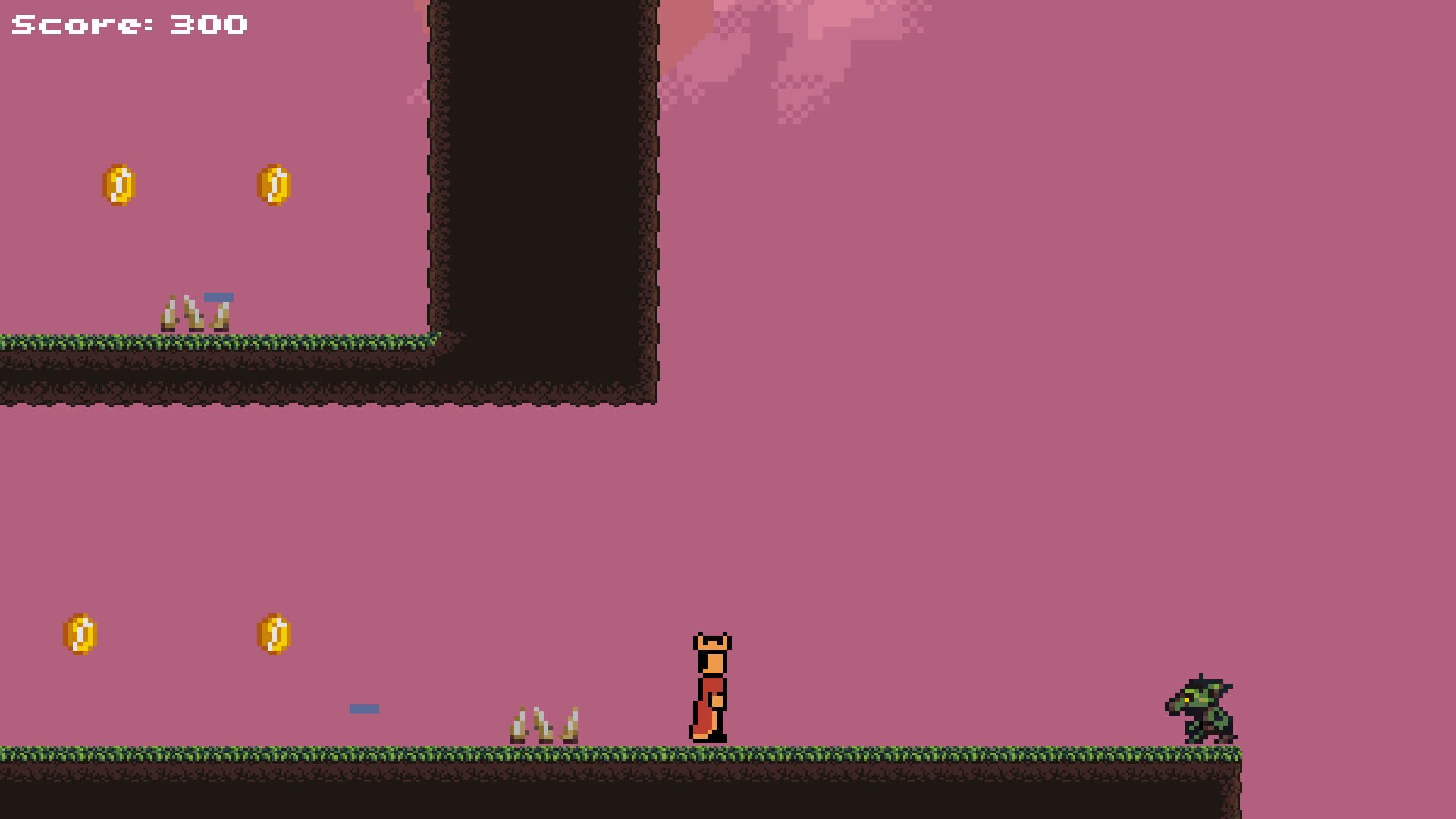Click the player's red cape
This screenshot has height=819, width=1456.
pos(704,713)
